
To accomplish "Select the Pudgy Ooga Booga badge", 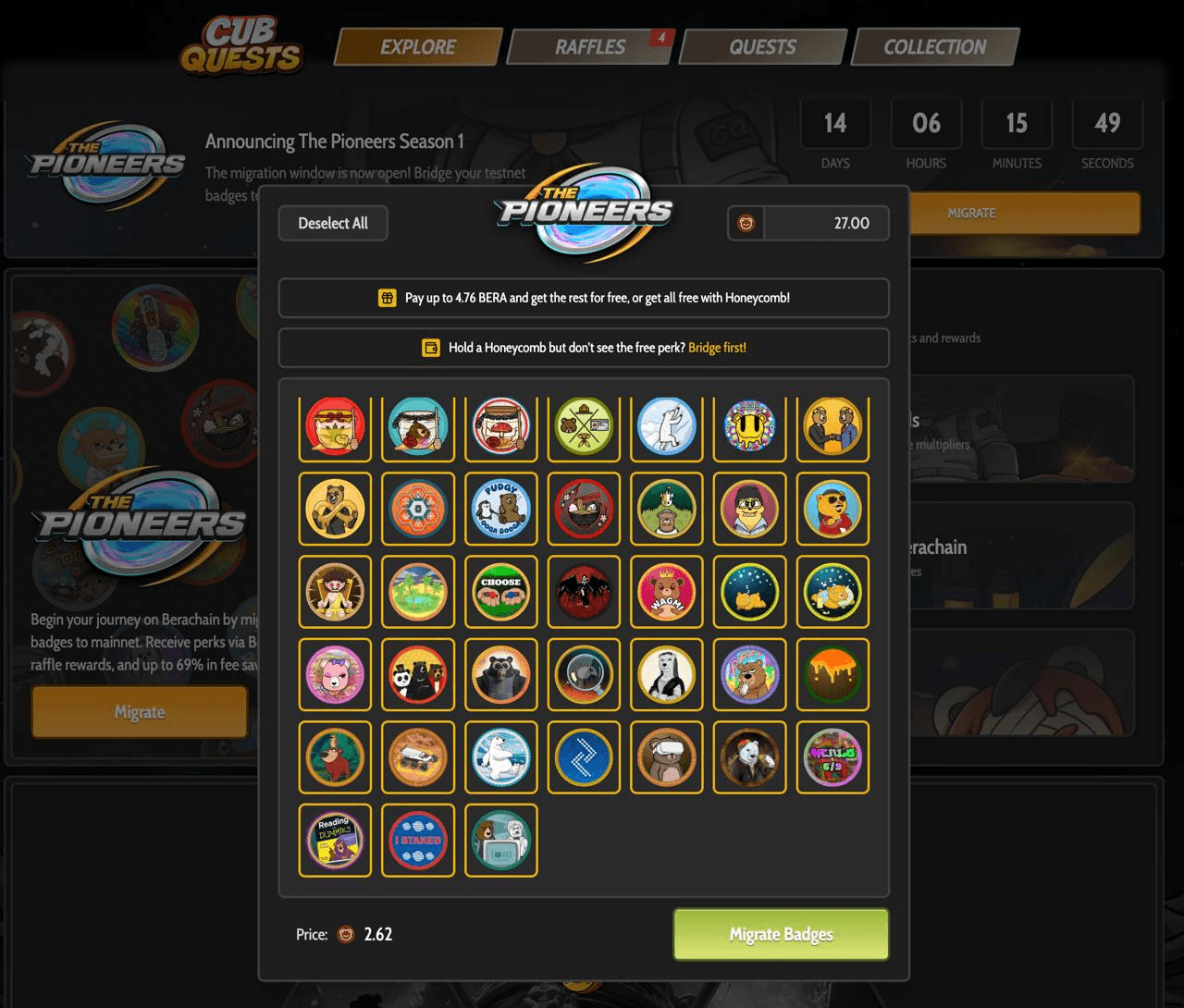I will click(500, 509).
